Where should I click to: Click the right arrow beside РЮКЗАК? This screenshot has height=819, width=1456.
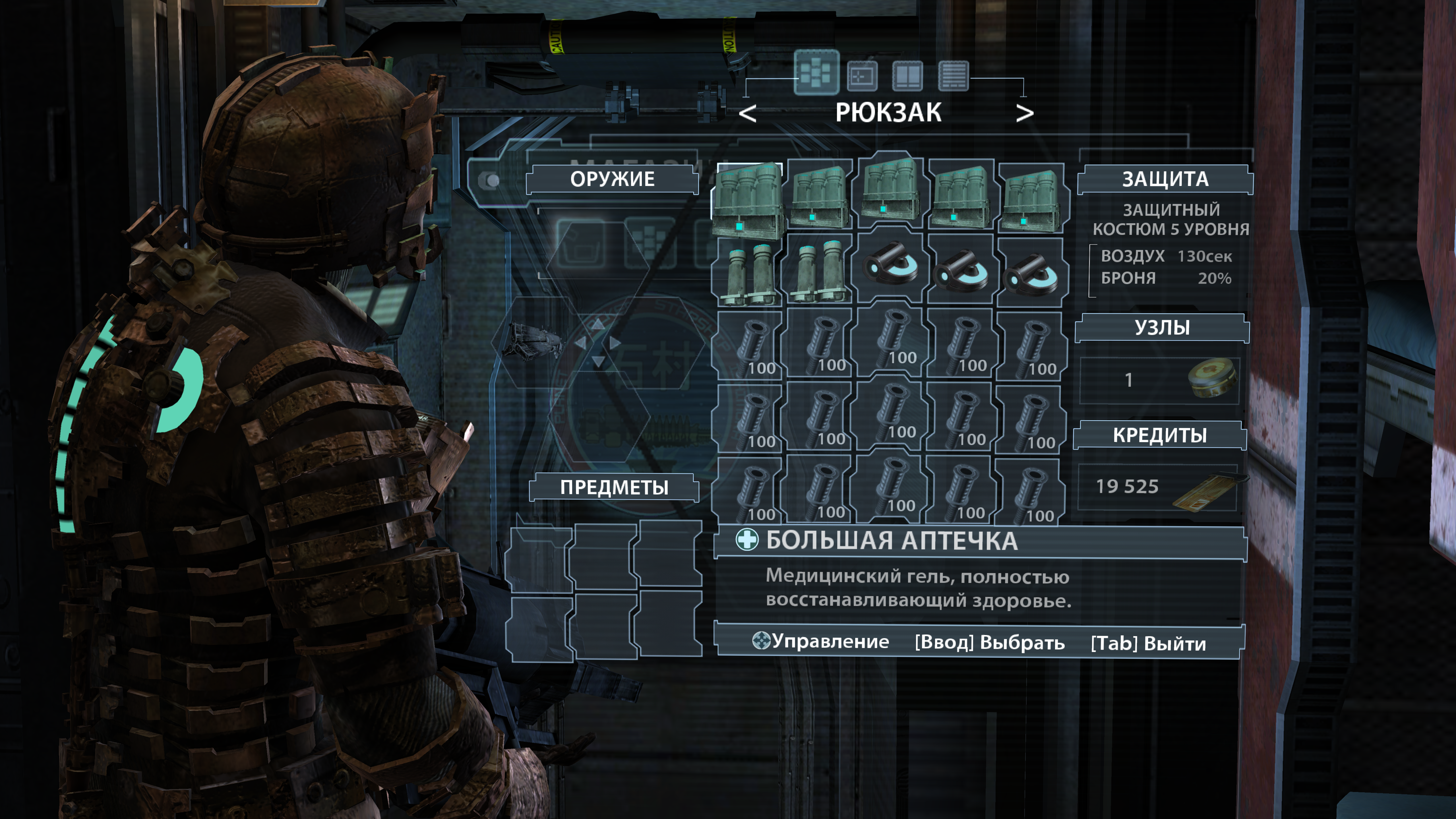[1024, 114]
